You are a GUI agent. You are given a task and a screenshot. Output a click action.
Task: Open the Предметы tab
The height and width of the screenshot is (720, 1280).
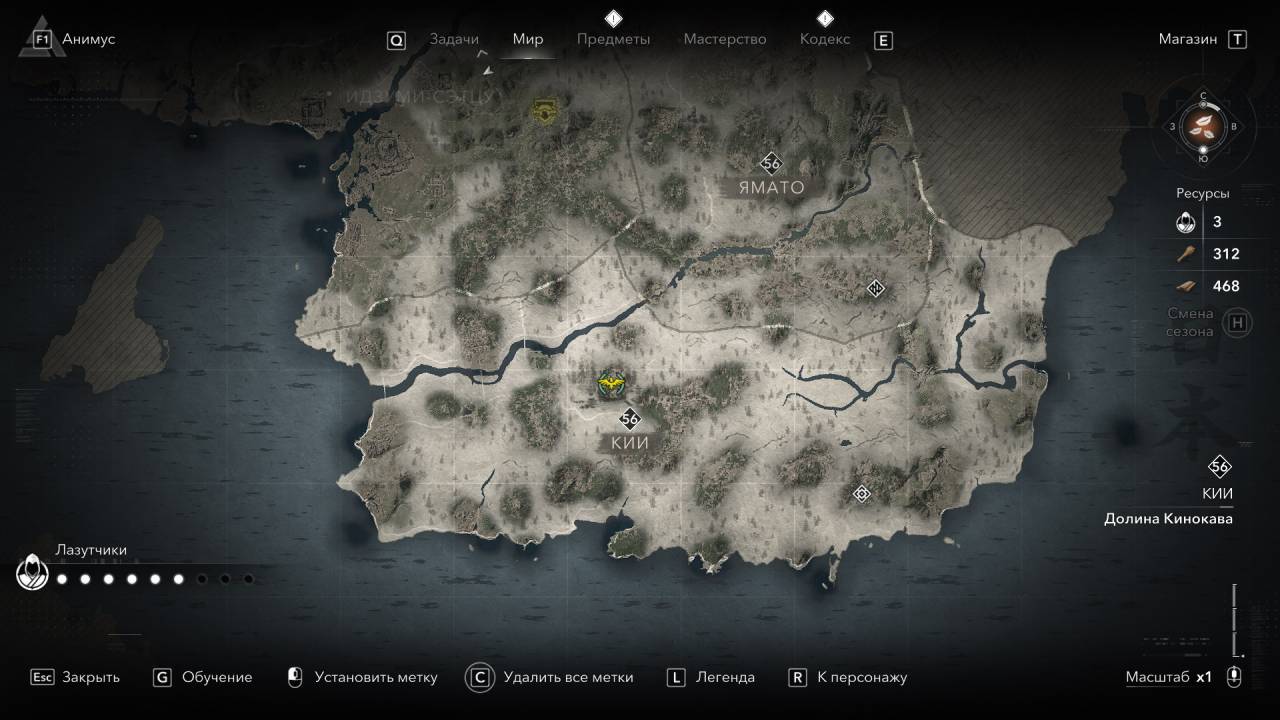[613, 39]
